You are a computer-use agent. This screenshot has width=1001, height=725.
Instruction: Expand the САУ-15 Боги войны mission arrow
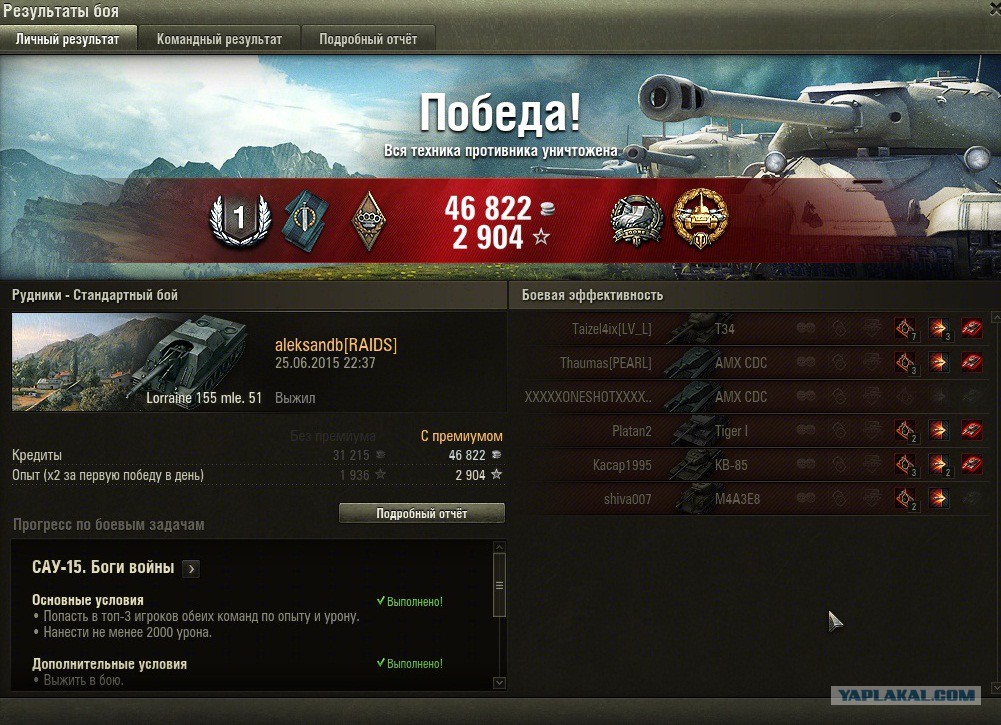click(192, 568)
